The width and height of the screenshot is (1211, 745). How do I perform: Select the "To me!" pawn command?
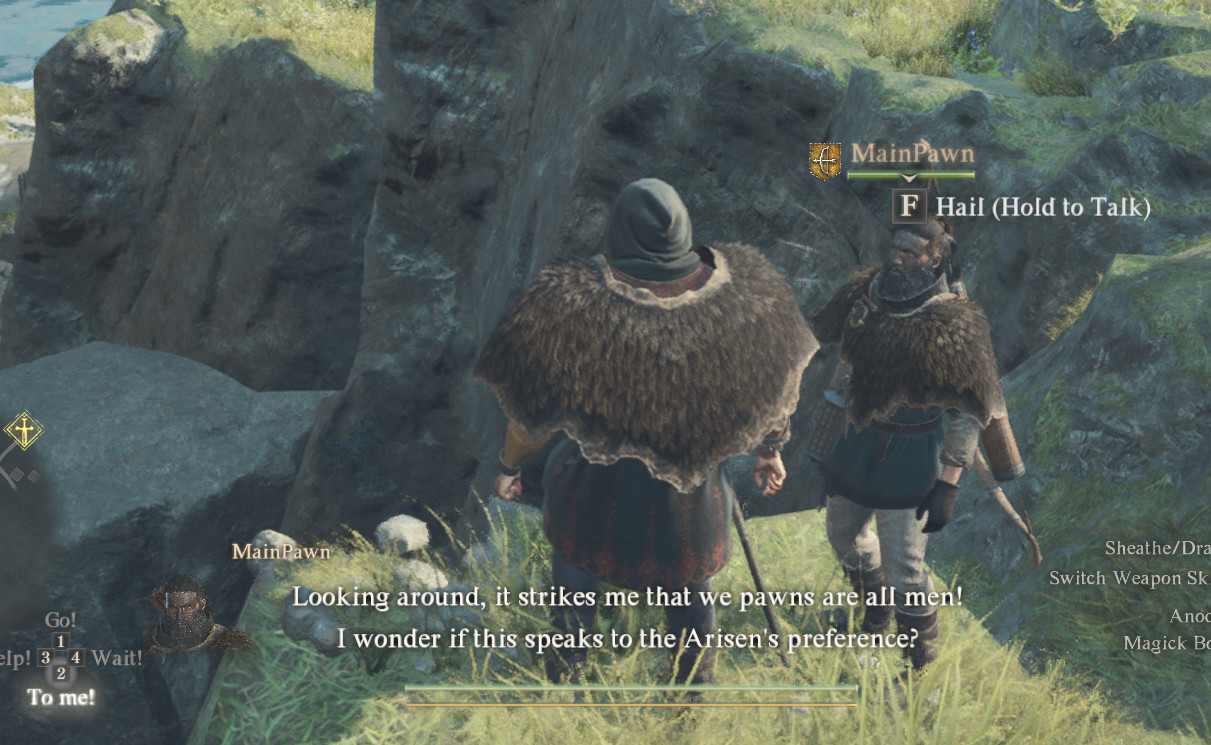61,696
